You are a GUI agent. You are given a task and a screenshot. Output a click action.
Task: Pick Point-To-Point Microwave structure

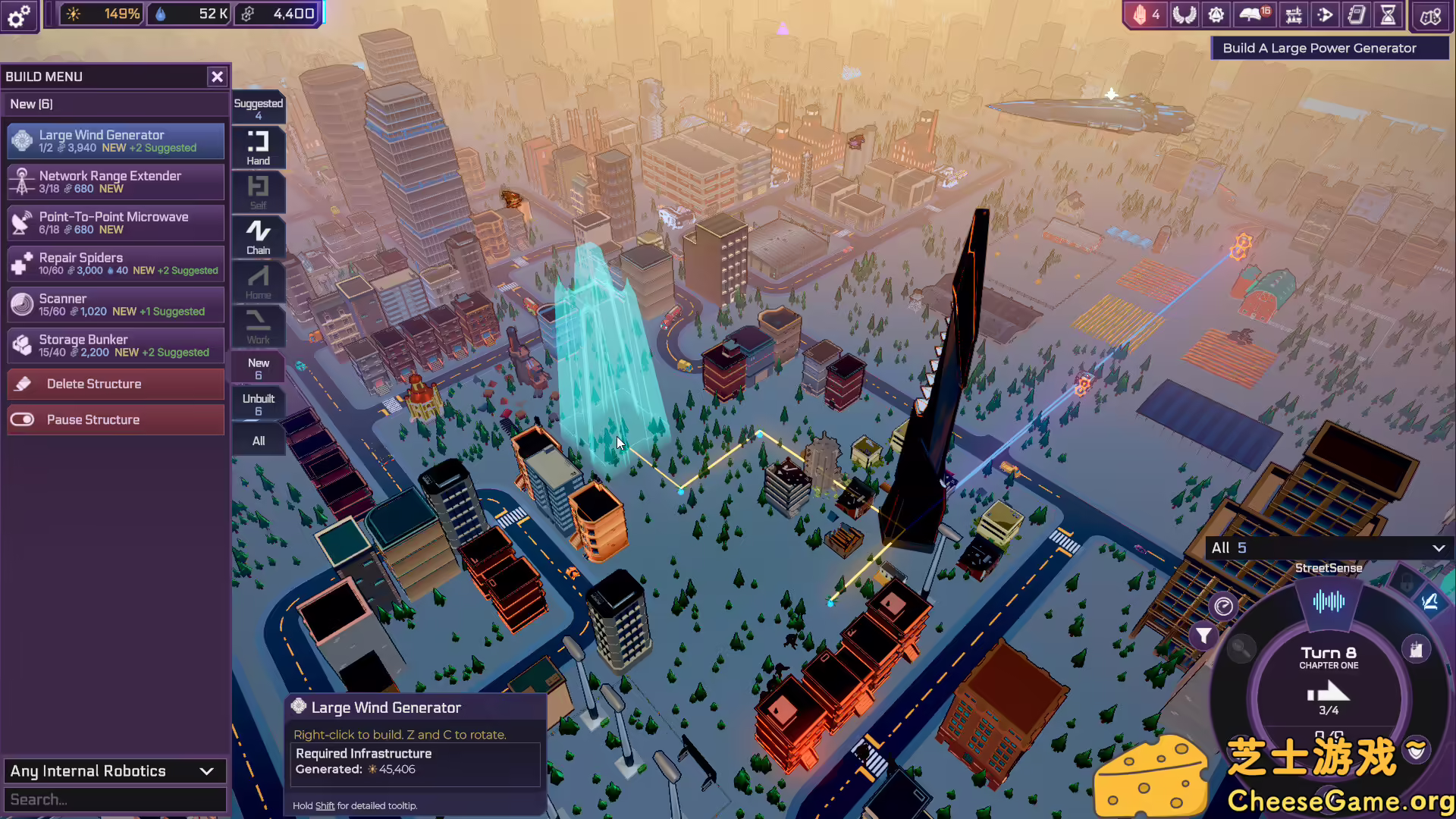pos(116,223)
